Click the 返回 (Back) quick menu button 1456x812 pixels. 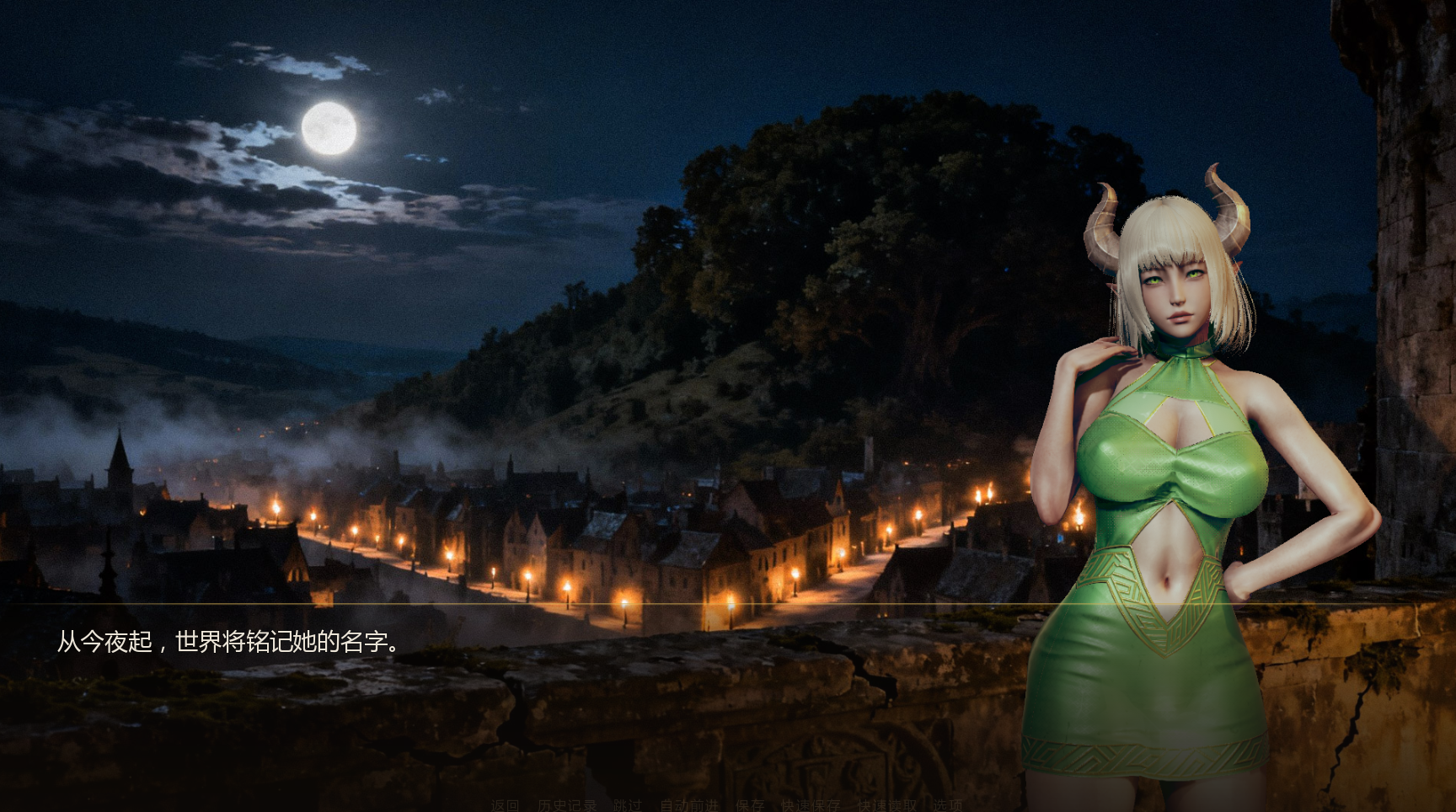506,805
